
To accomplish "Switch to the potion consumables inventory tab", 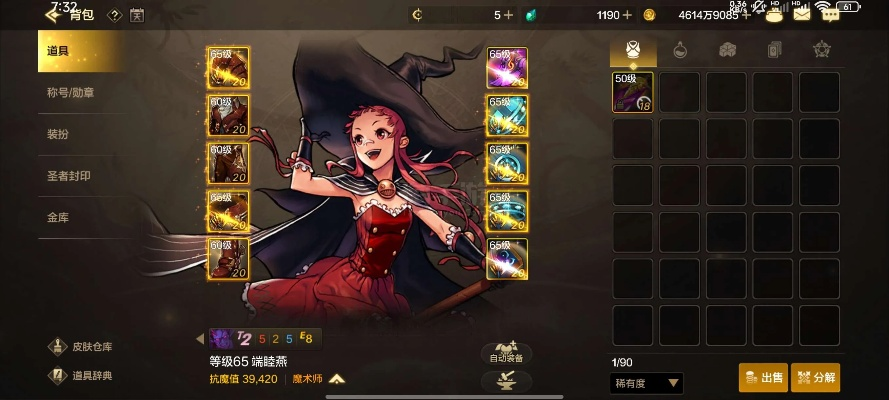I will pos(680,49).
